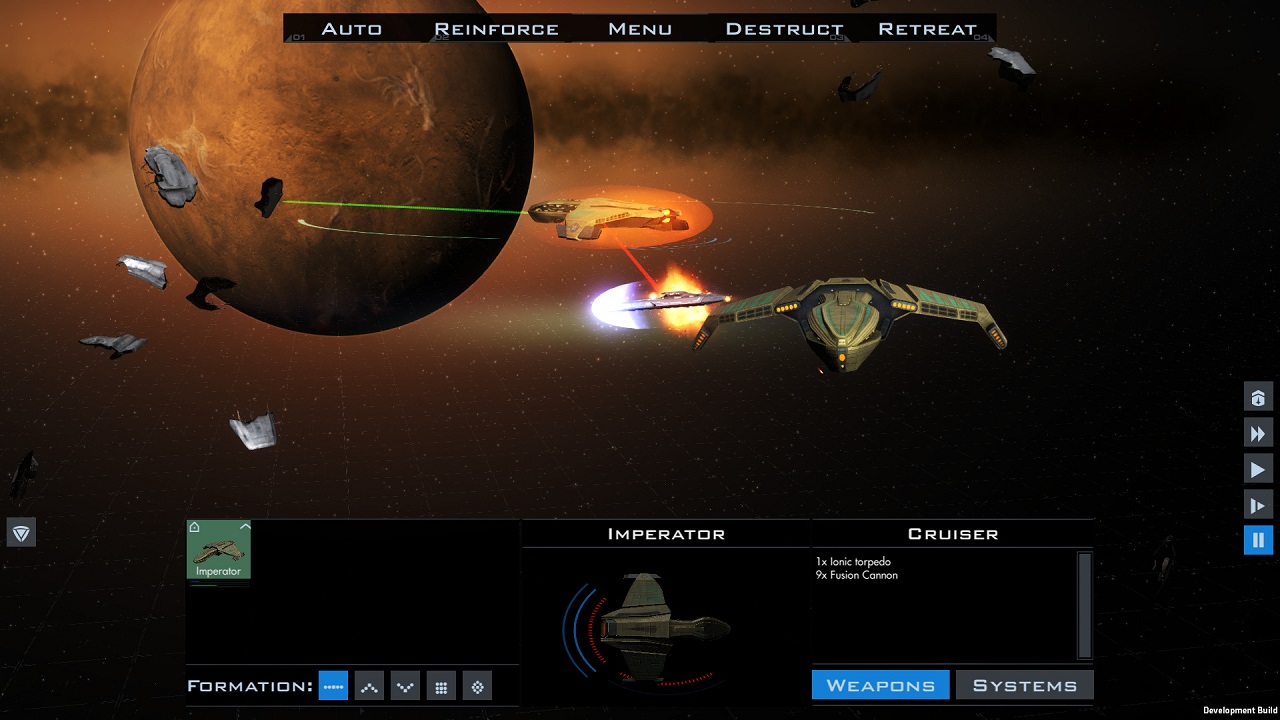Select the diamond ring formation

(477, 686)
